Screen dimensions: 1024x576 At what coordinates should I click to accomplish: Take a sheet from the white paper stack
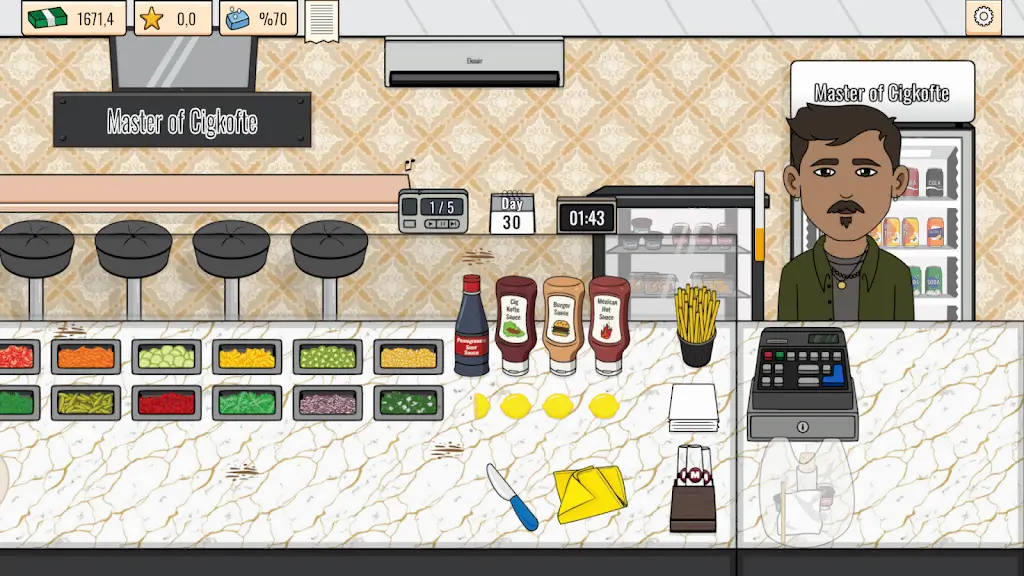(694, 407)
